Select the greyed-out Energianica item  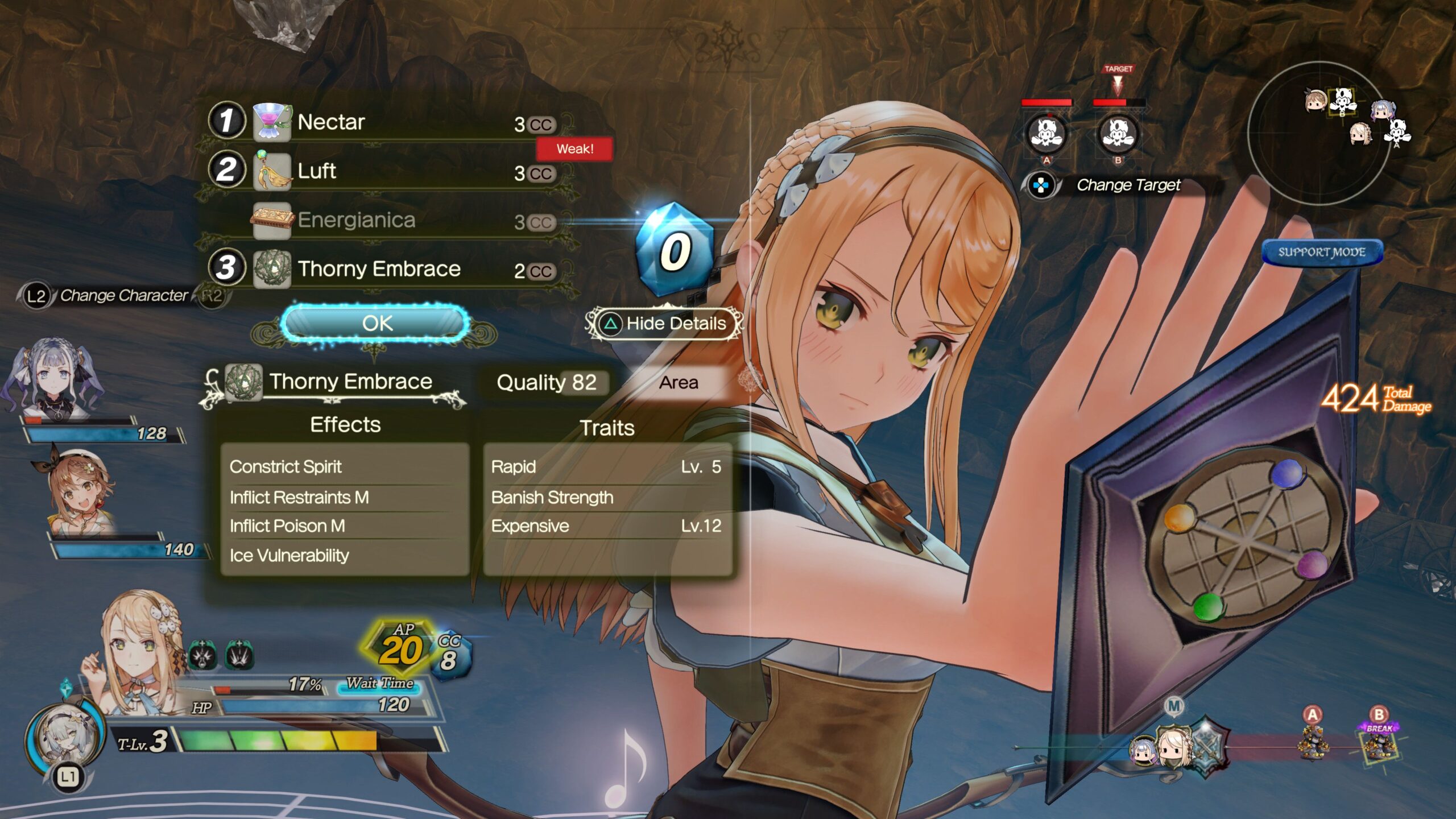coord(387,220)
